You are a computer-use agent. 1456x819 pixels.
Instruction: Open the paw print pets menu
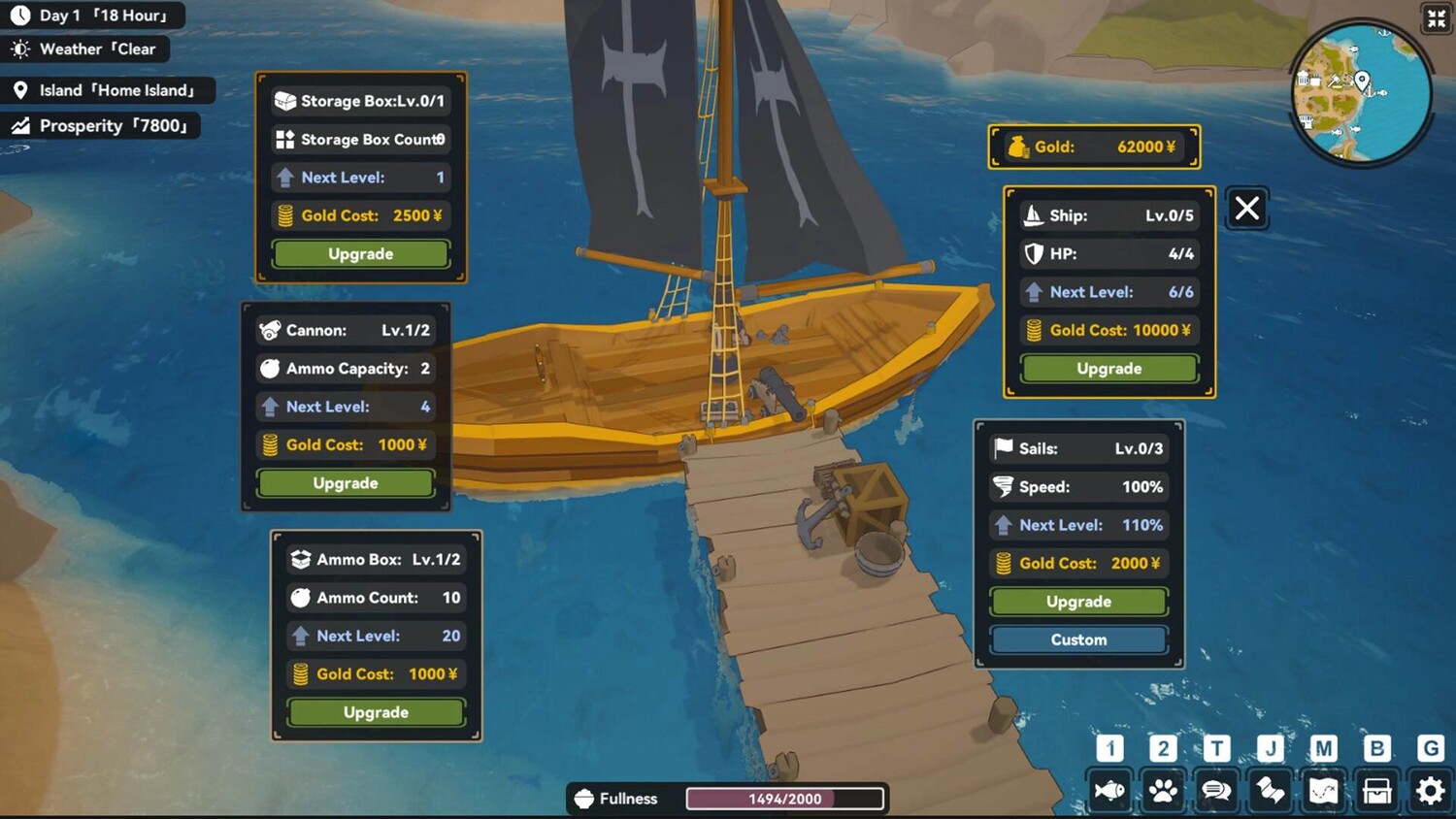pyautogui.click(x=1163, y=792)
